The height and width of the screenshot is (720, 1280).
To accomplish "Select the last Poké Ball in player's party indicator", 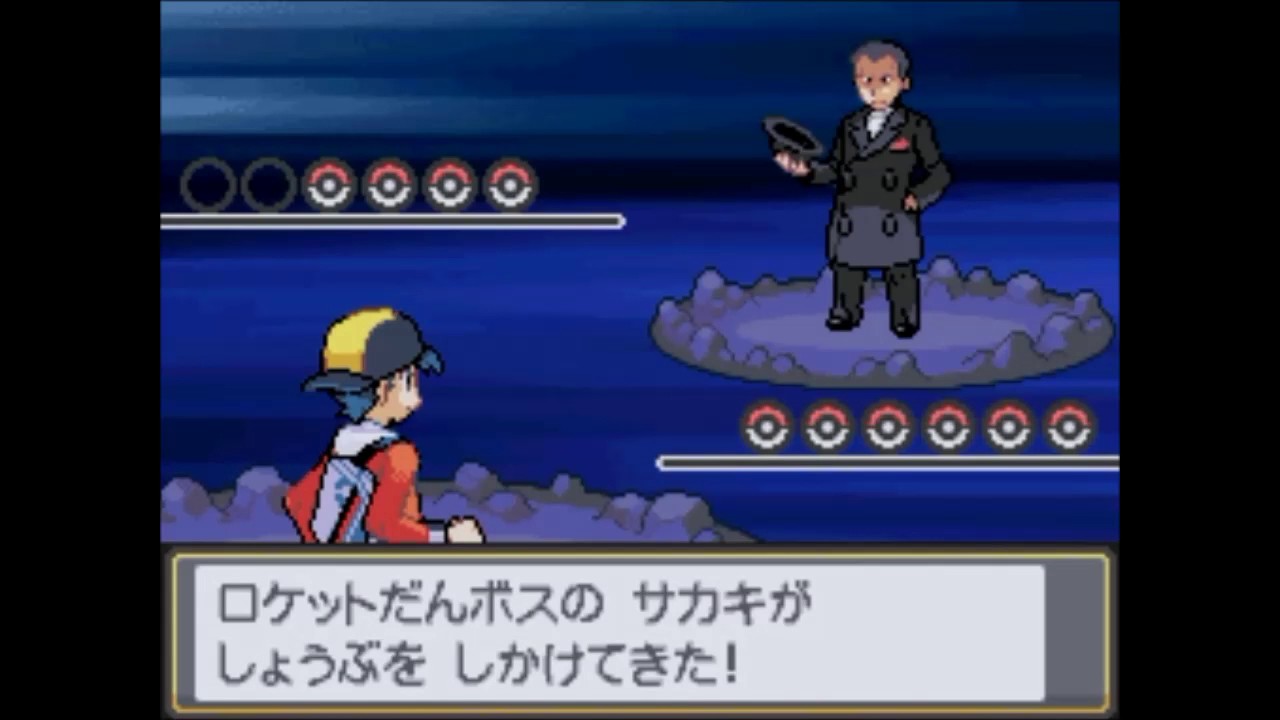I will point(510,185).
